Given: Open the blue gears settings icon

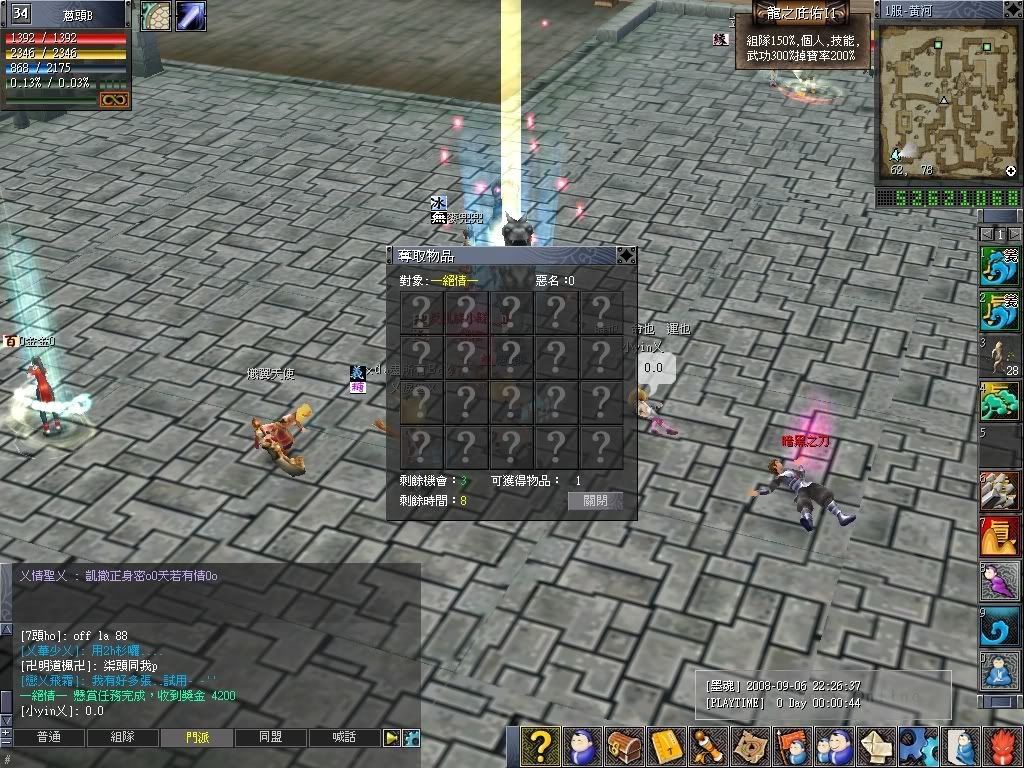Looking at the screenshot, I should tap(918, 746).
